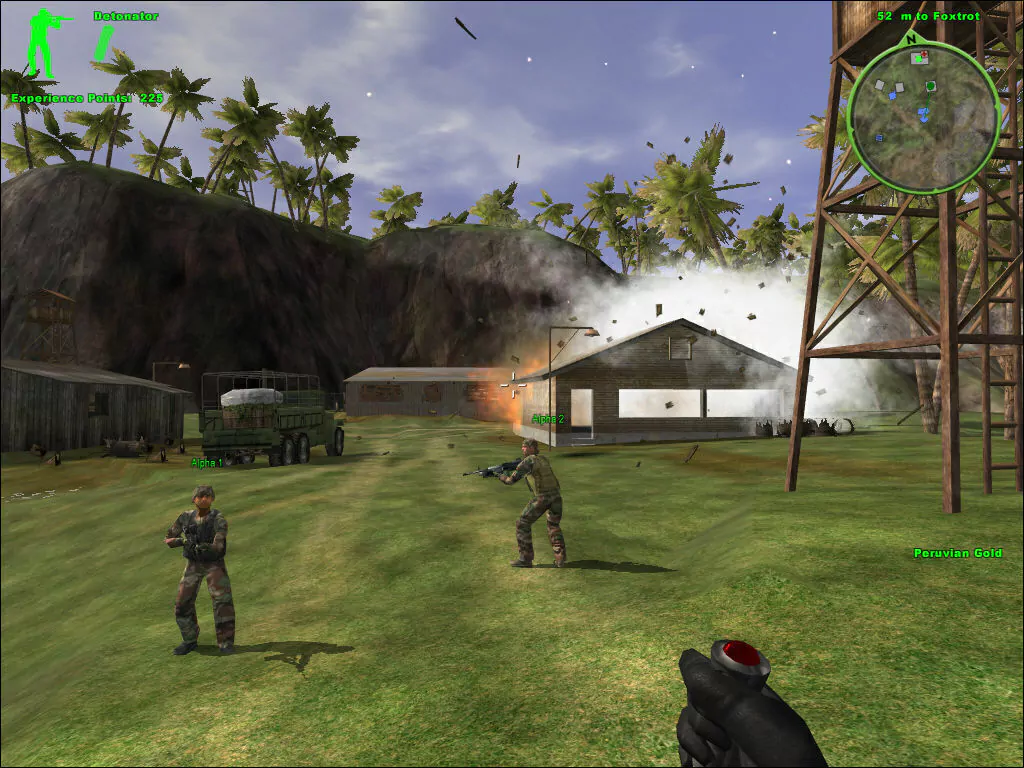This screenshot has width=1024, height=768.
Task: Select squadmate marker Alpha 2
Action: pos(548,419)
